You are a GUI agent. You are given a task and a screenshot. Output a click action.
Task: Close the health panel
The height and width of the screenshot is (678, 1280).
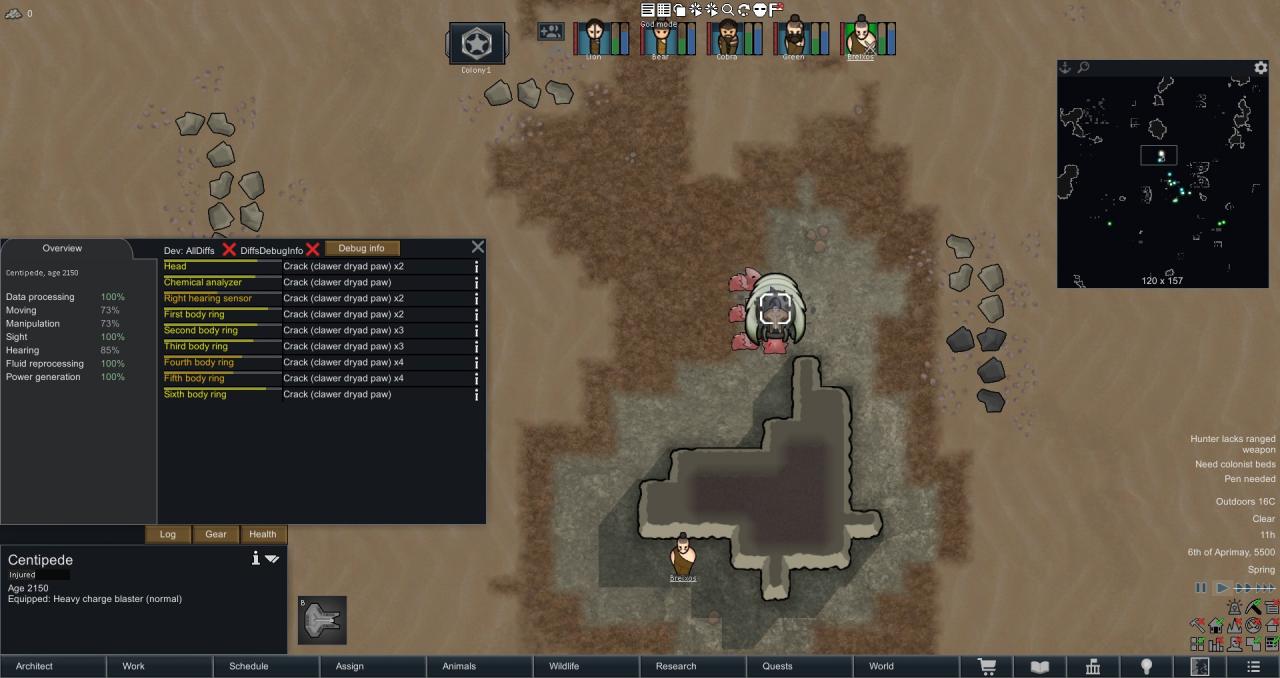pyautogui.click(x=477, y=247)
